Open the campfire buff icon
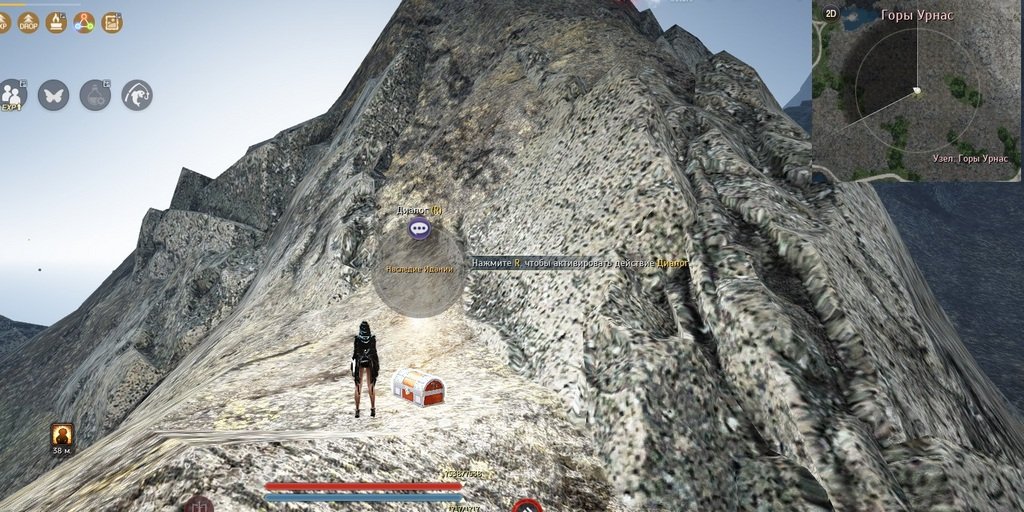 tap(57, 22)
